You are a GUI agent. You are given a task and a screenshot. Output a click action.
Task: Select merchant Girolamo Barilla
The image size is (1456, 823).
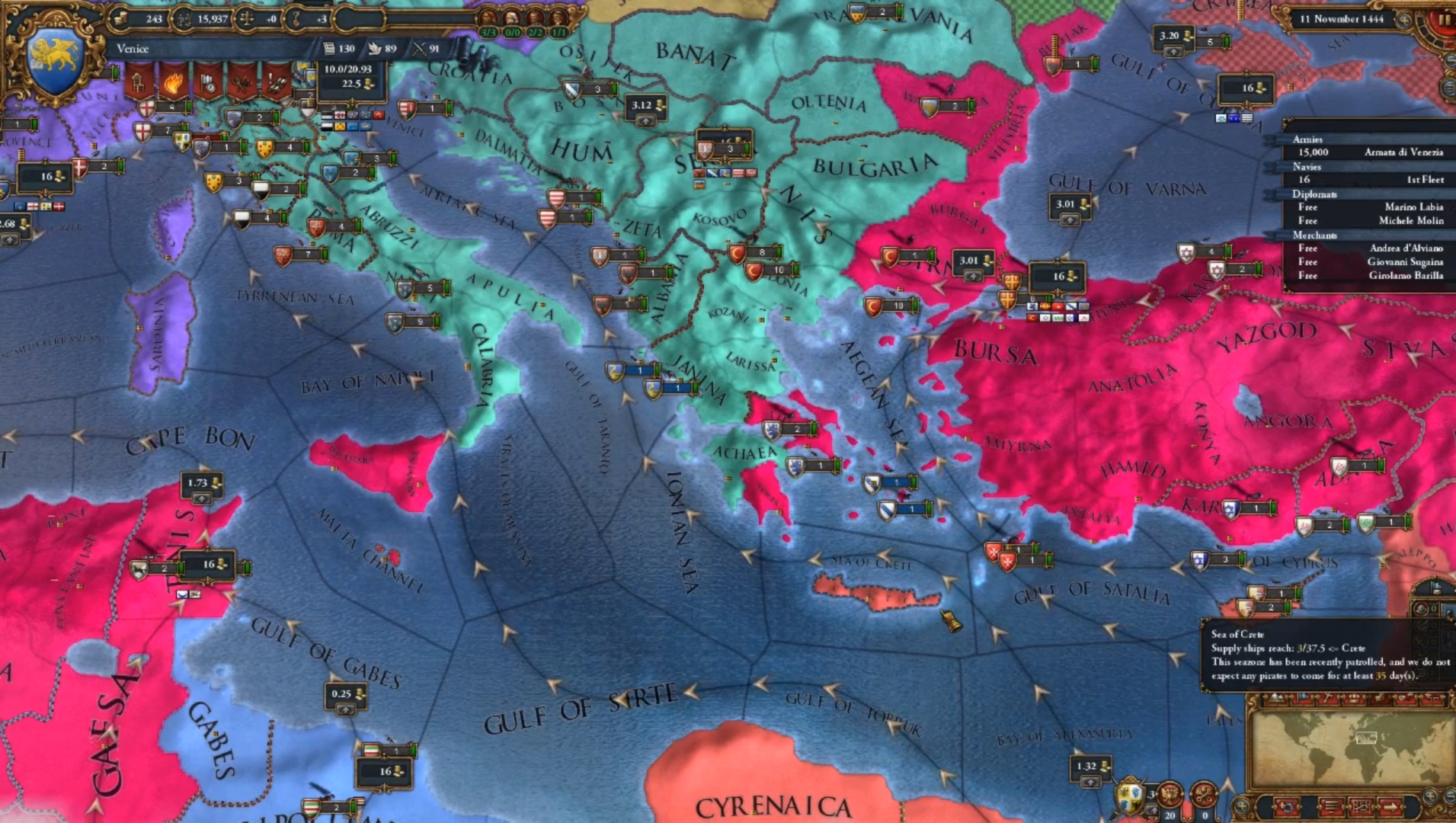(x=1405, y=276)
